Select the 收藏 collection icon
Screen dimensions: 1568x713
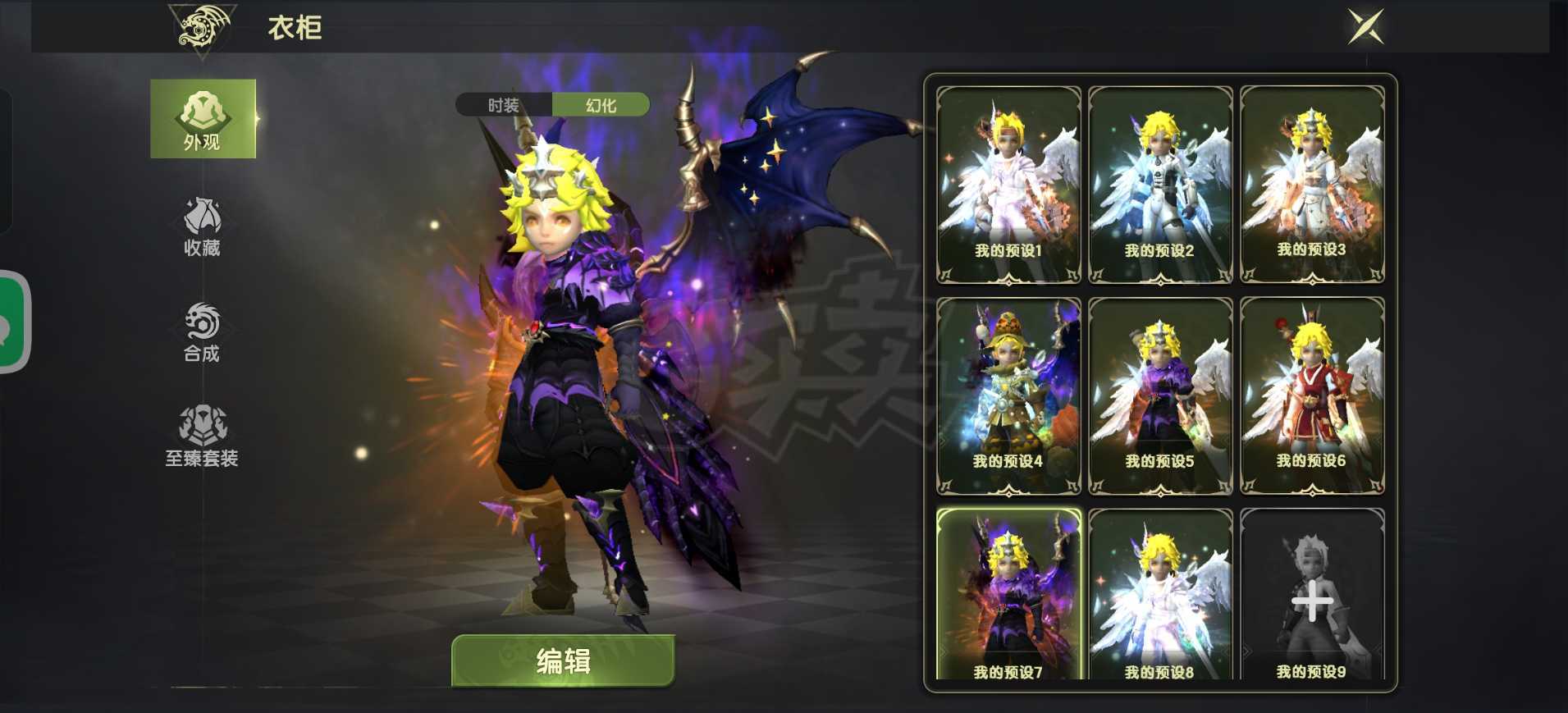click(x=202, y=226)
